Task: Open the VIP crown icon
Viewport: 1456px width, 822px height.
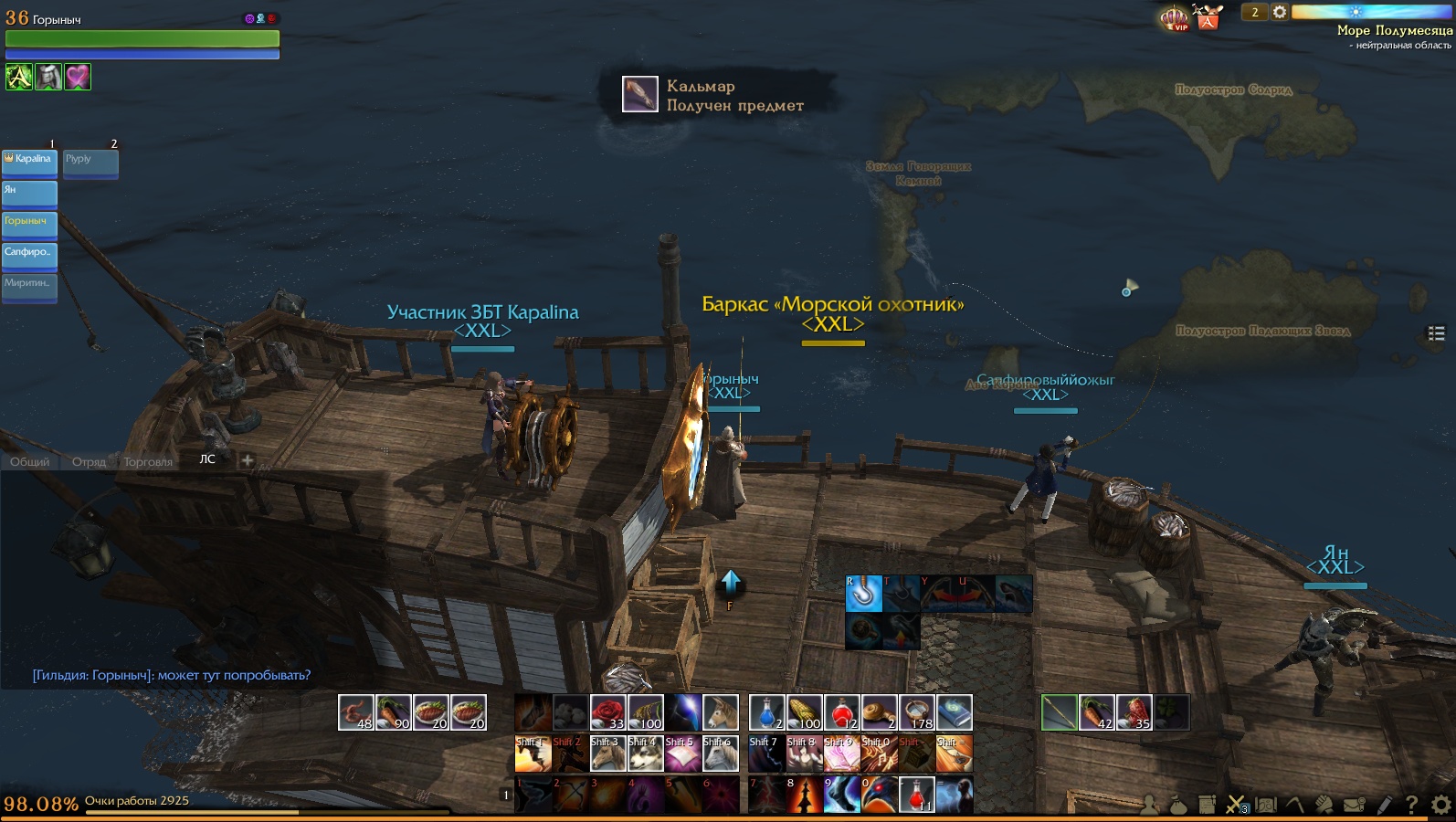Action: pos(1175,18)
